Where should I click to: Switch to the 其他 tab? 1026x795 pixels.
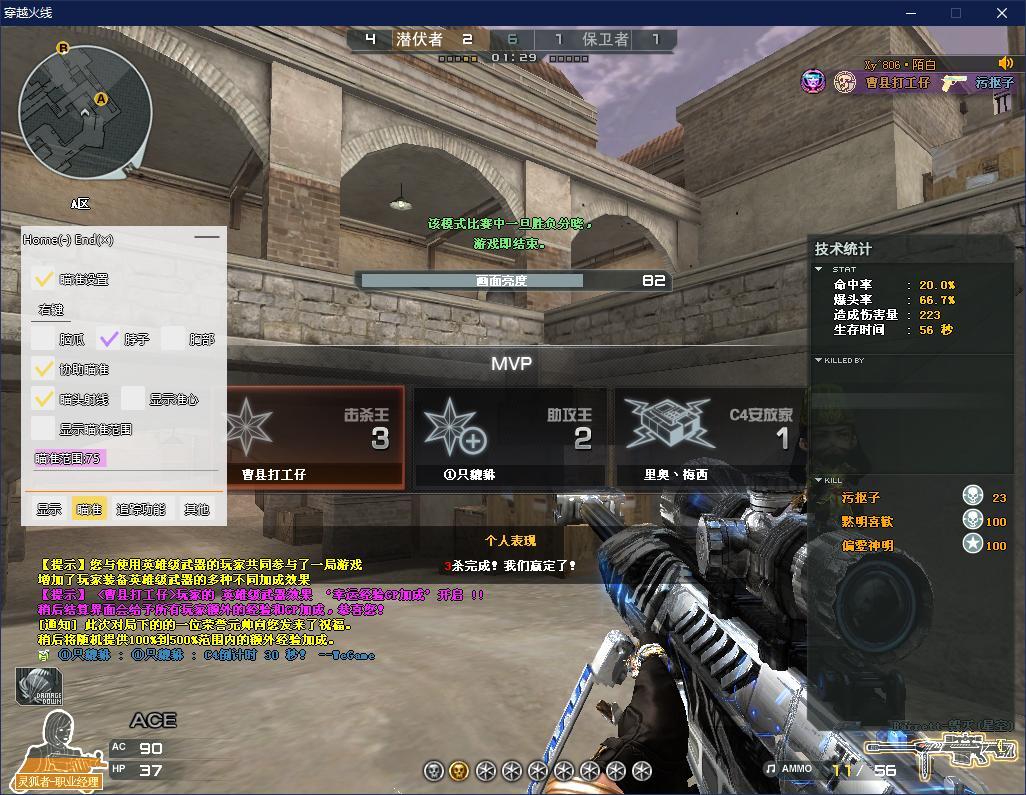[196, 509]
